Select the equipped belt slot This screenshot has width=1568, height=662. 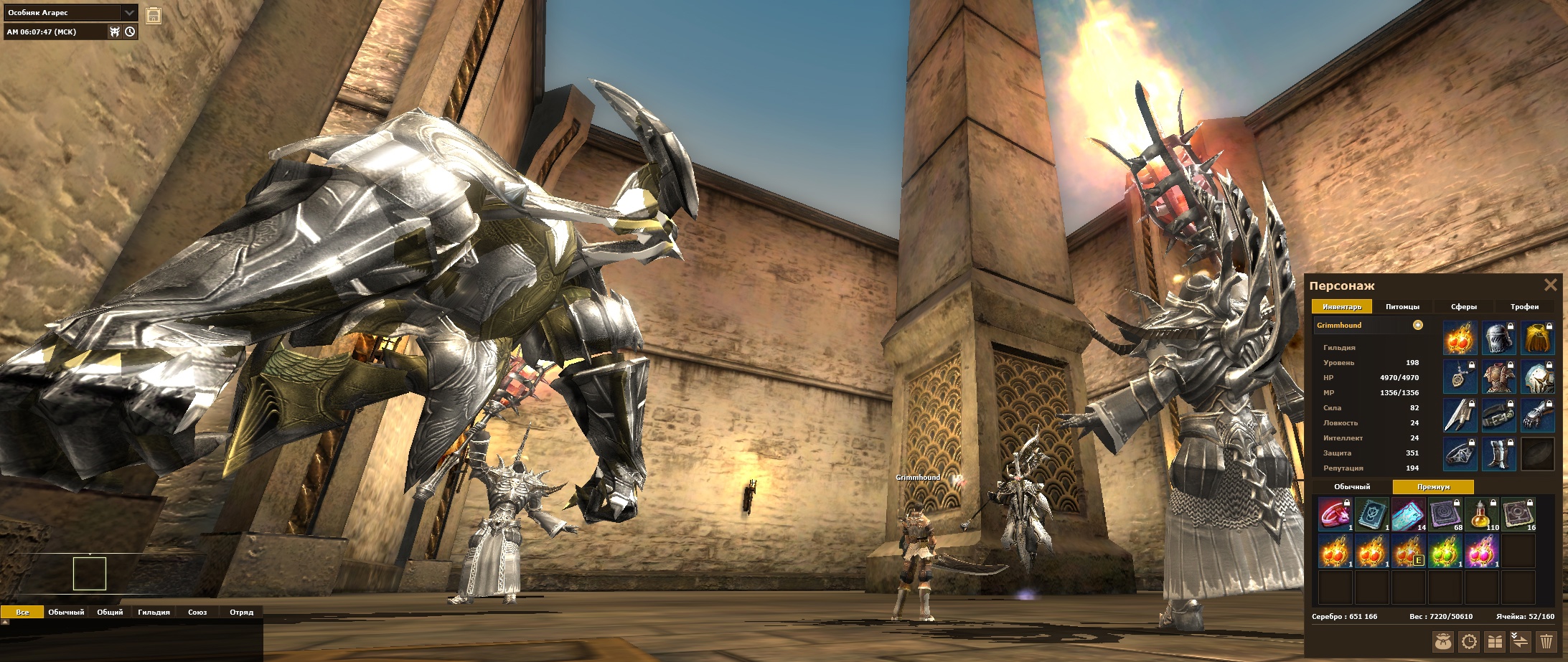pos(1499,415)
